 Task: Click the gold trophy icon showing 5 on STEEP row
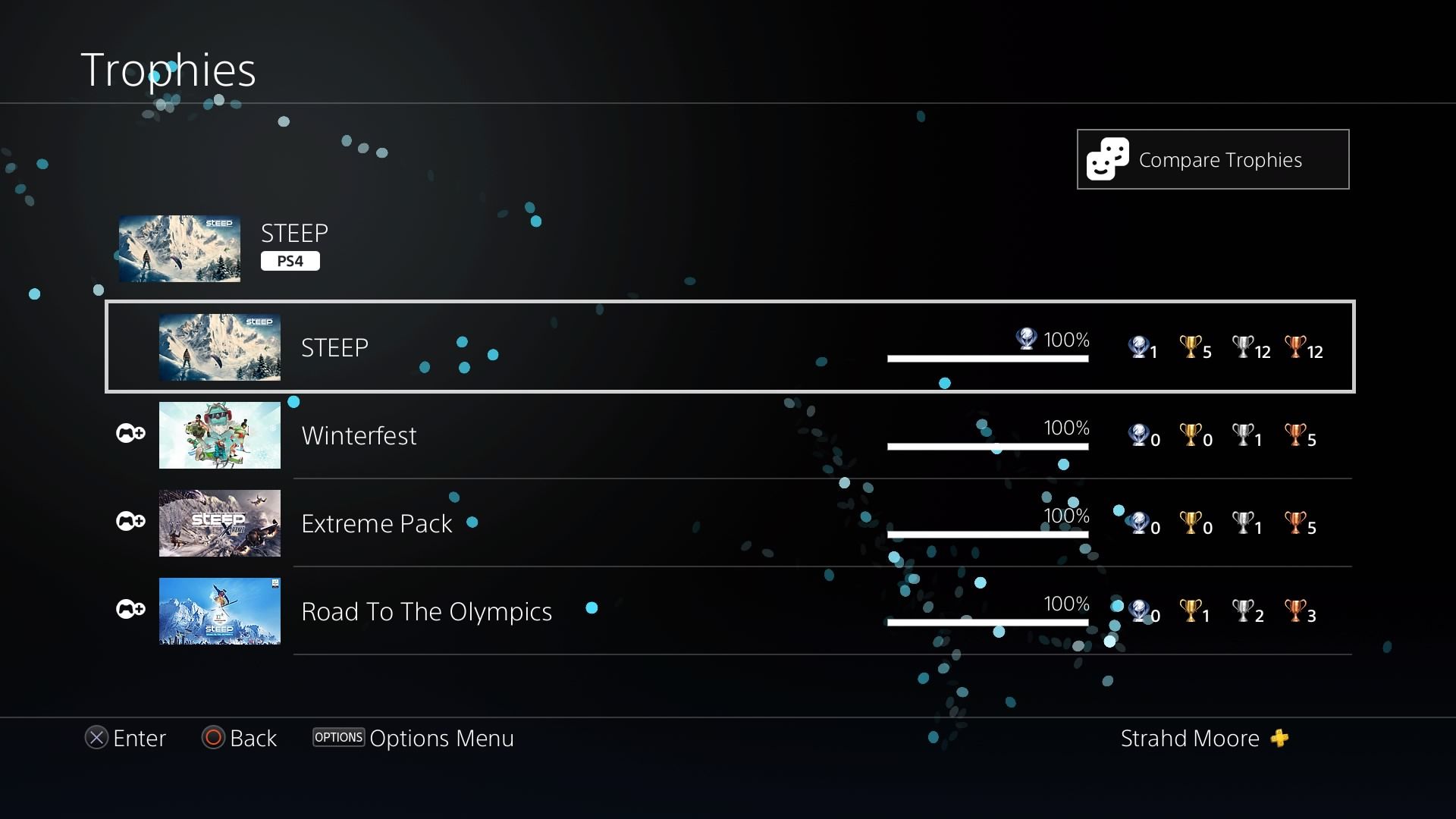coord(1189,347)
